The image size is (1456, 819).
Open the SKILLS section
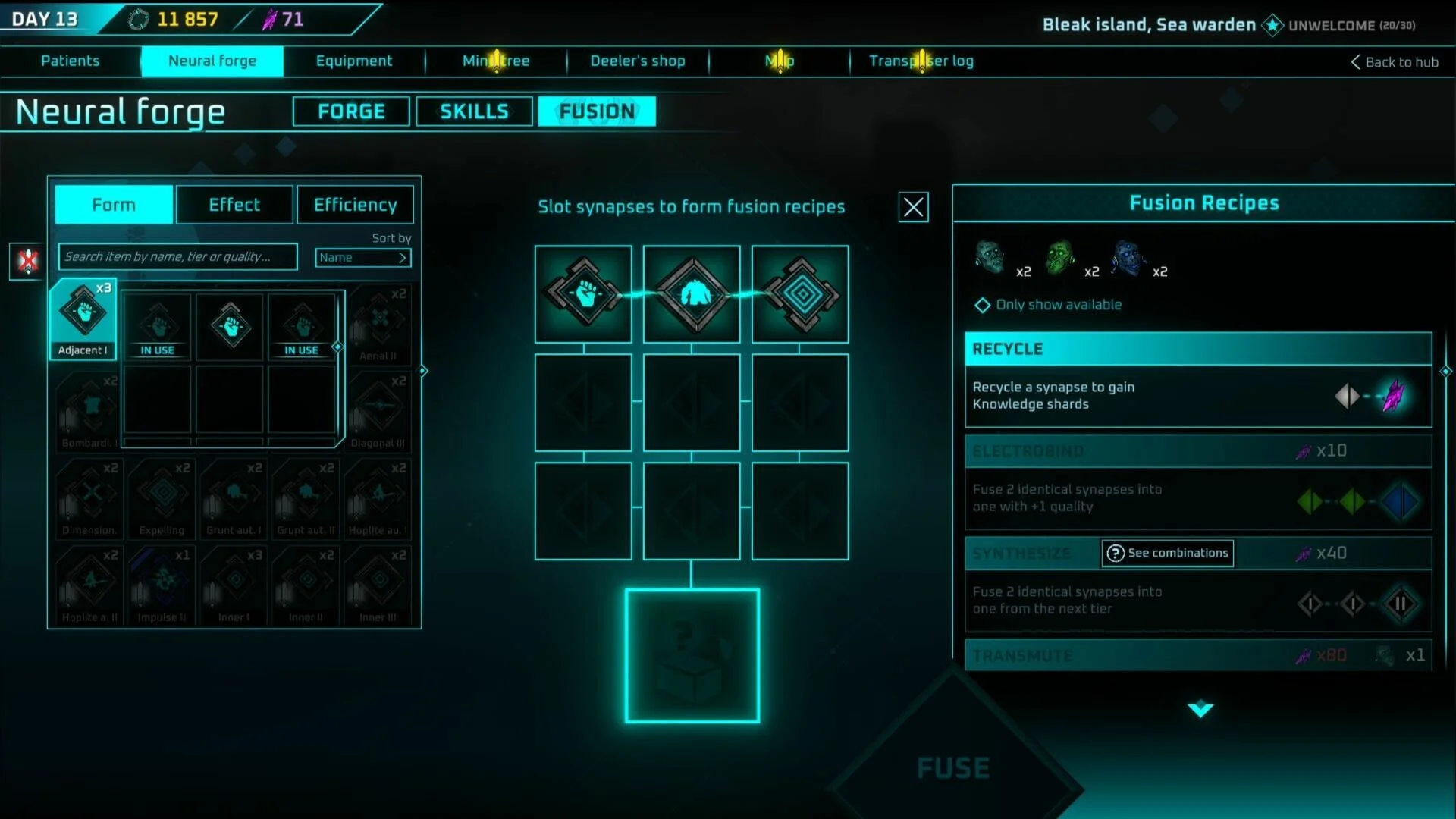click(474, 111)
